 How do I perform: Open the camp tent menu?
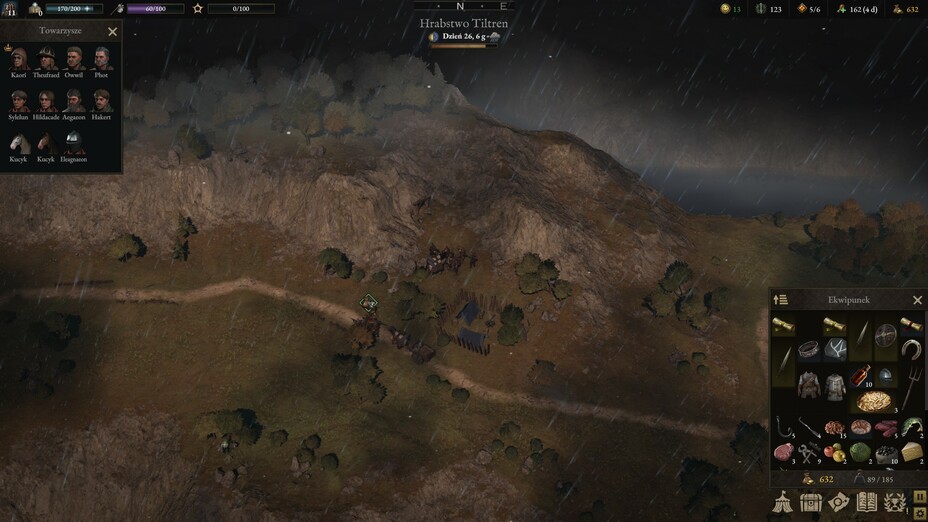(784, 503)
